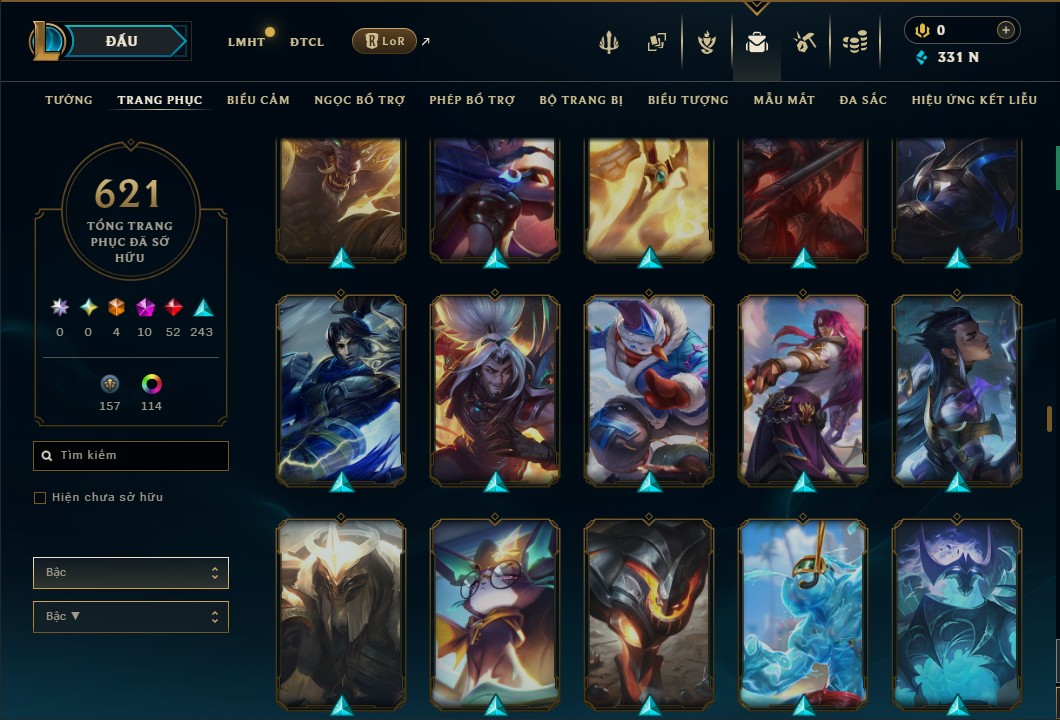Switch to the TƯỚNG tab
The width and height of the screenshot is (1060, 720).
(x=69, y=100)
